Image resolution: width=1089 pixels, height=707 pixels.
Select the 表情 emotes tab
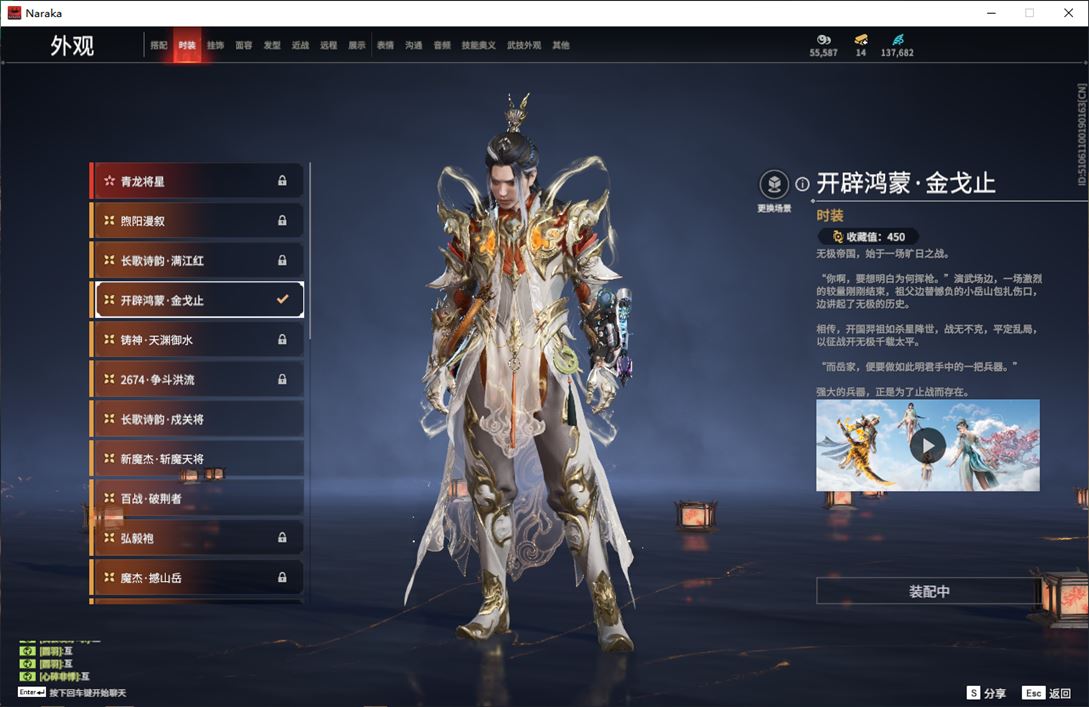coord(385,46)
